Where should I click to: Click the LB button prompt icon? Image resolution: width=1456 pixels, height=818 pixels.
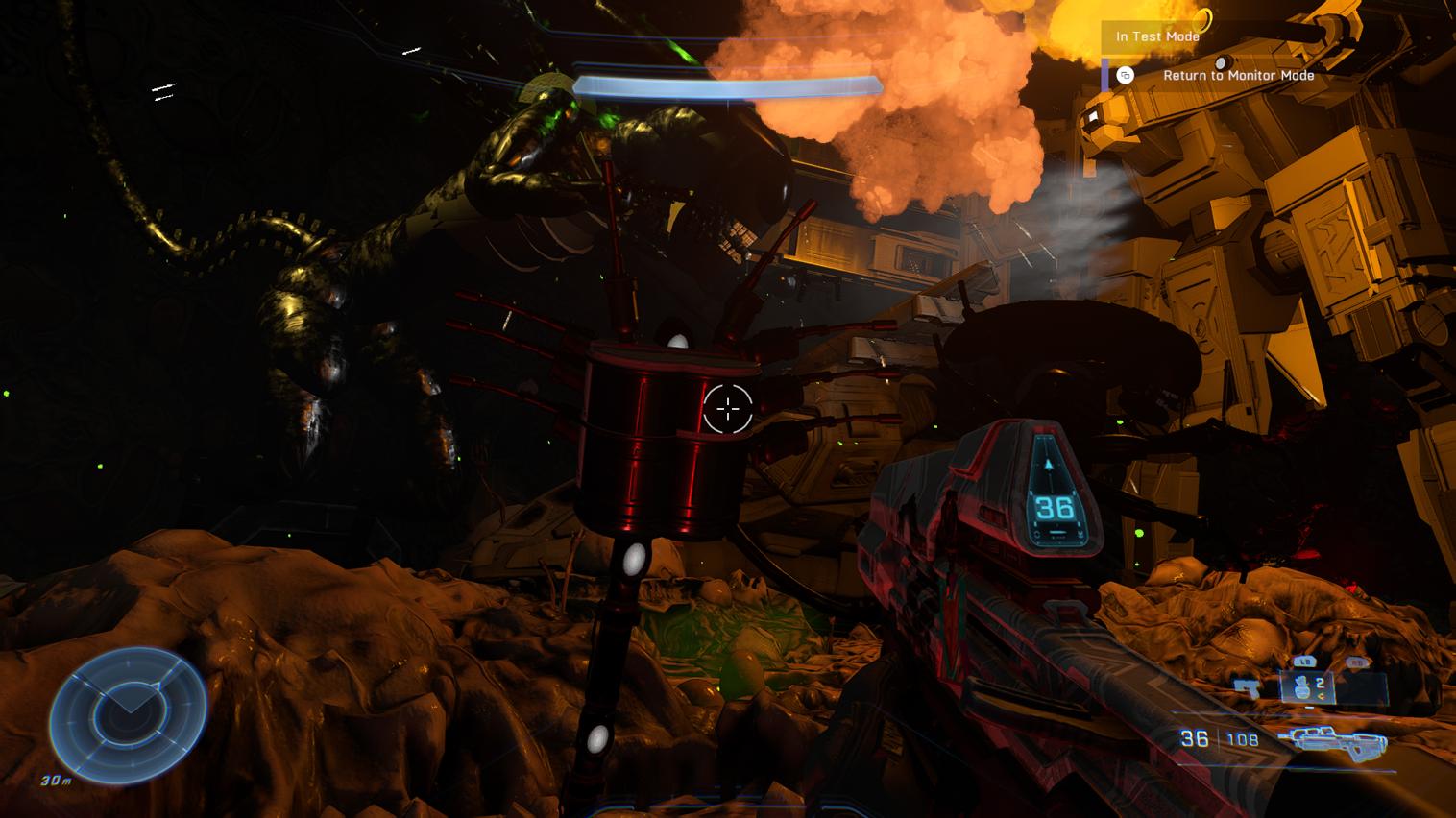[x=1305, y=661]
